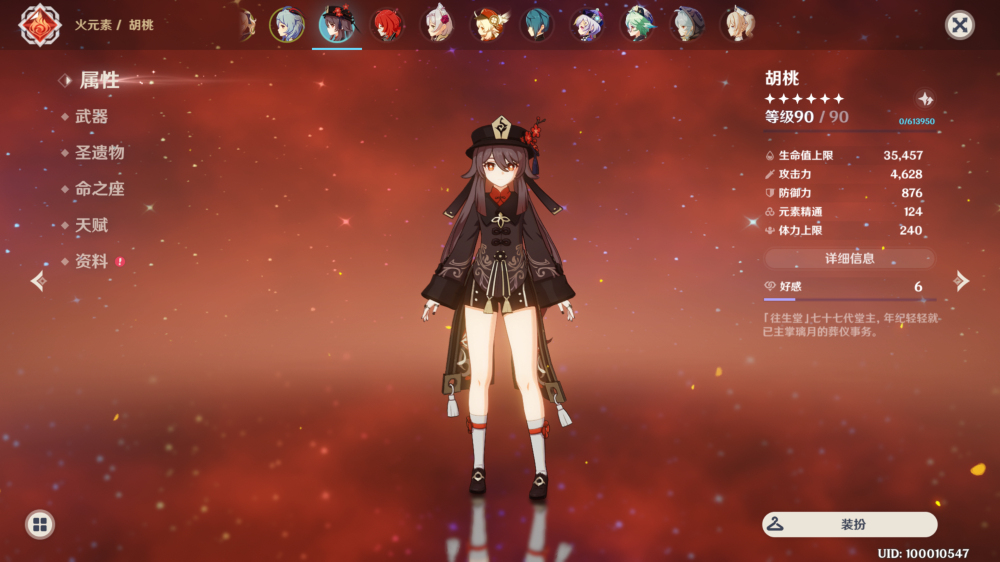
Task: Select Xiao's dark teal-haired portrait
Action: [537, 25]
